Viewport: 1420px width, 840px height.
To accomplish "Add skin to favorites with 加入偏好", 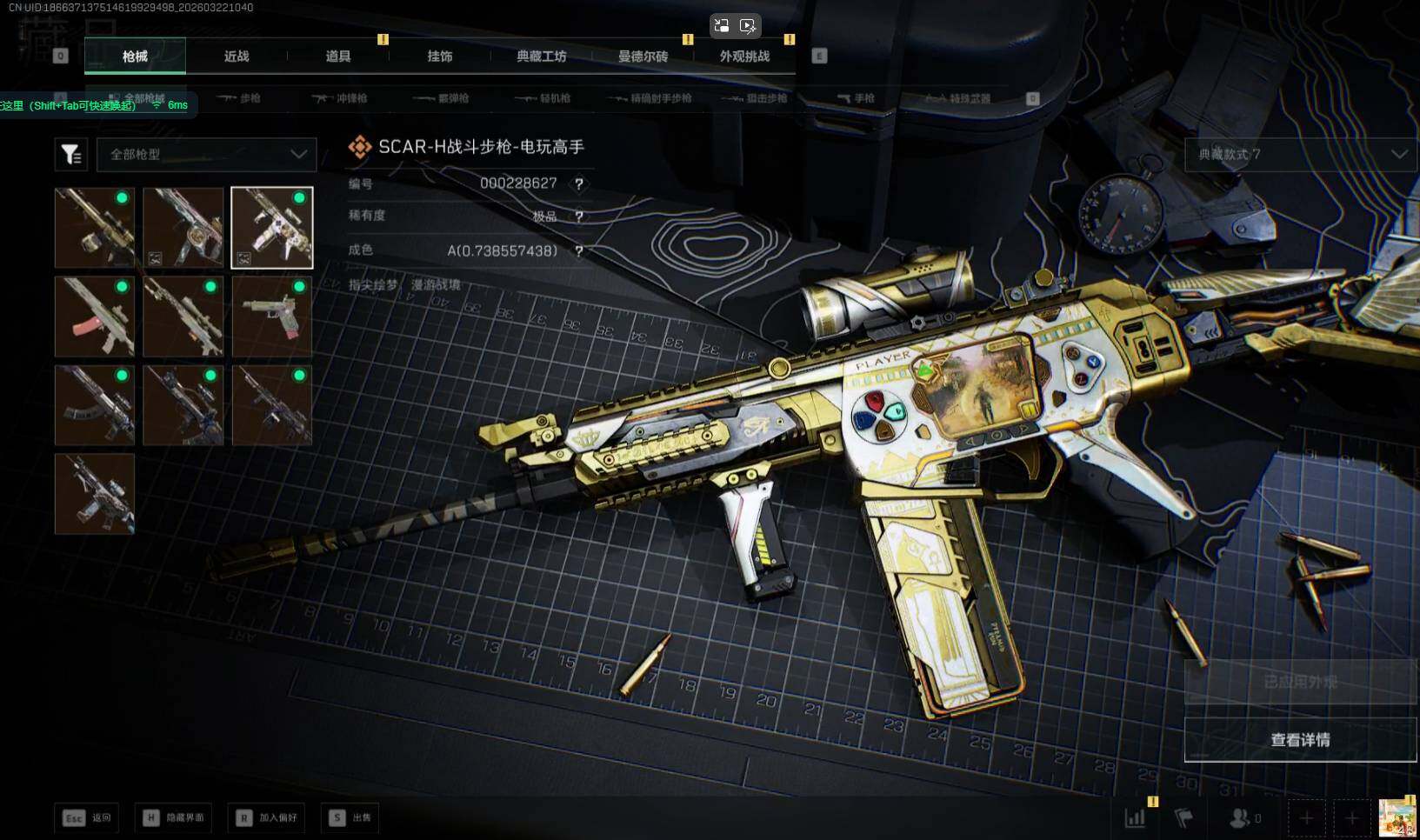I will (x=267, y=817).
